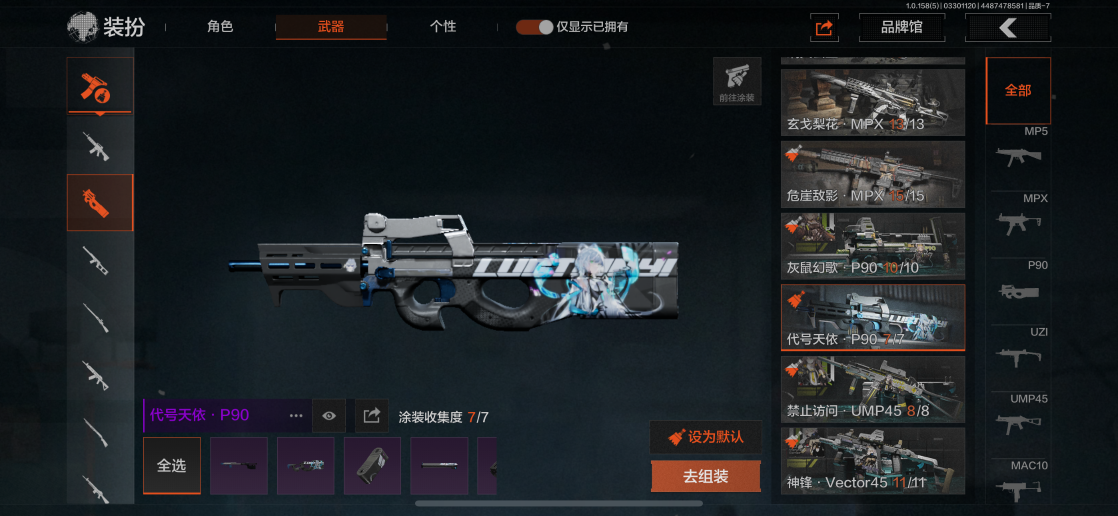The width and height of the screenshot is (1118, 516).
Task: Click the 设为默认 button
Action: pos(705,437)
